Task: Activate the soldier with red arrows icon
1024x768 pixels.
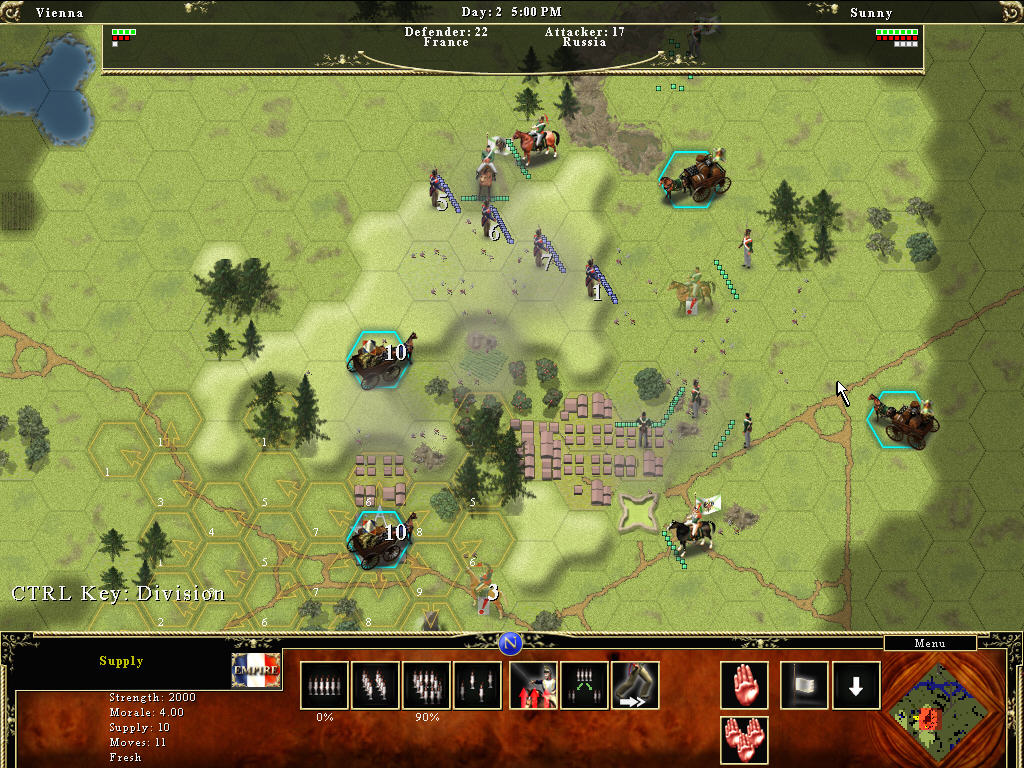Action: click(x=533, y=685)
